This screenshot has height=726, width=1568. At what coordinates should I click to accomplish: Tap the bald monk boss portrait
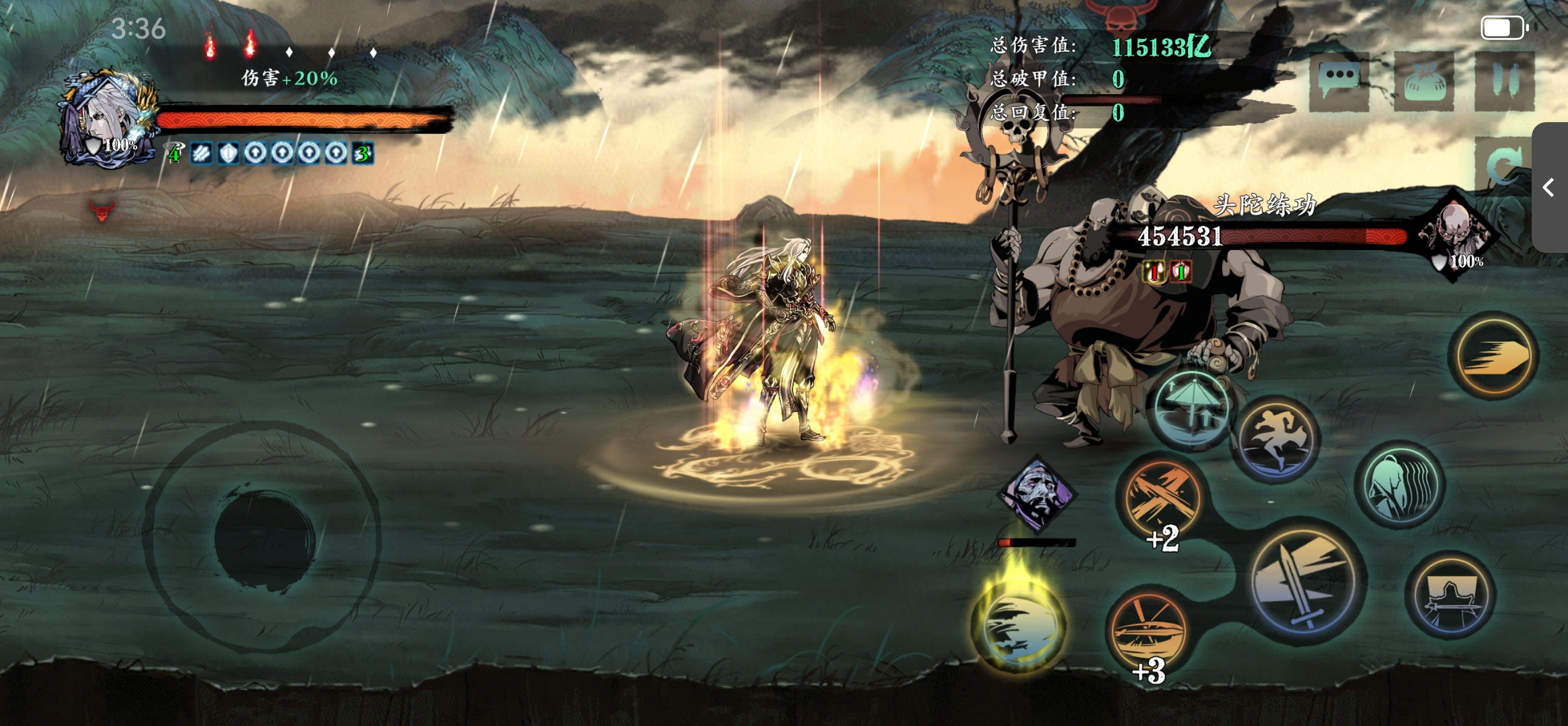[x=1456, y=235]
